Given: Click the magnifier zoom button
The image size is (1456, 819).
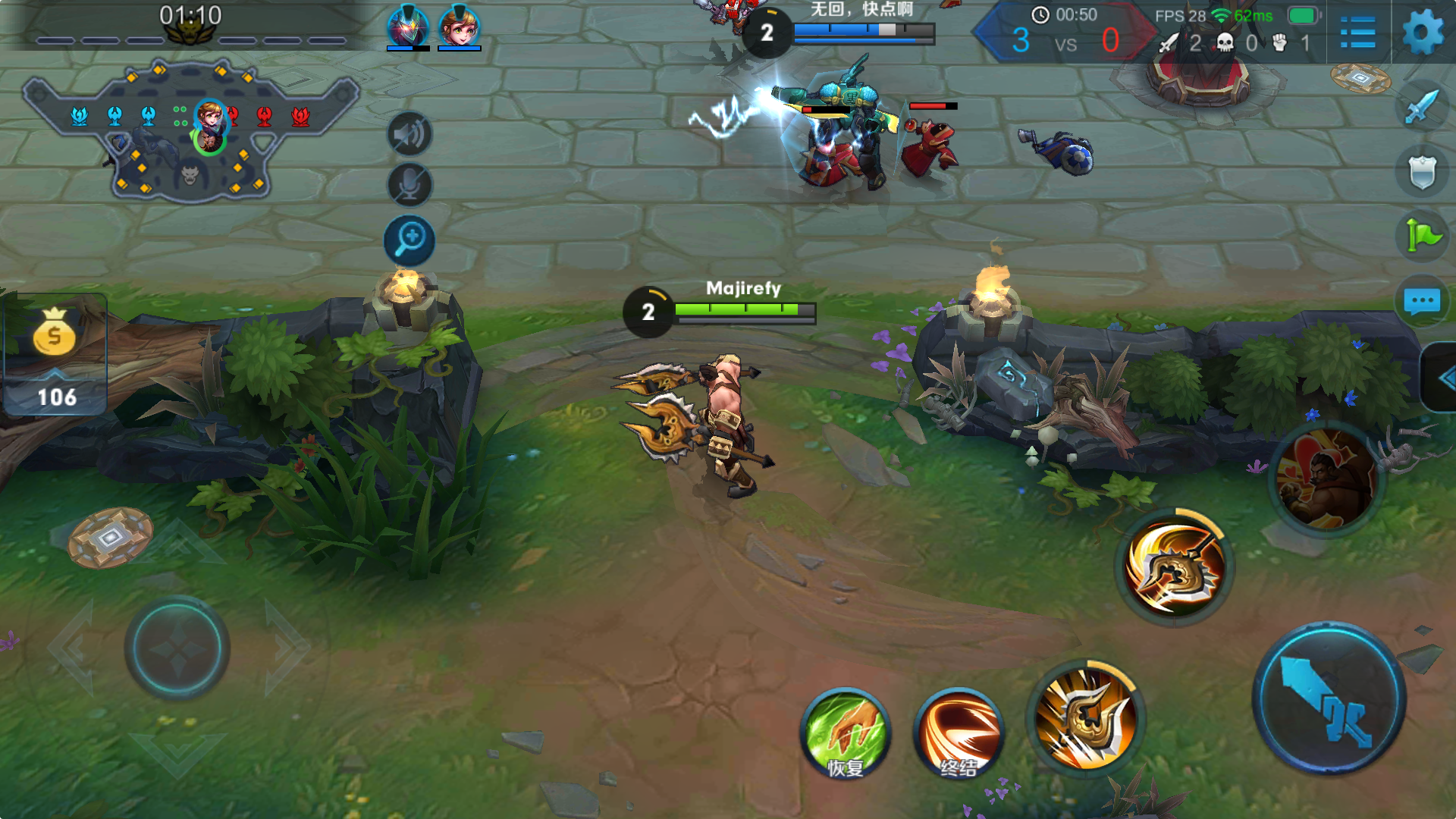Looking at the screenshot, I should click(409, 240).
